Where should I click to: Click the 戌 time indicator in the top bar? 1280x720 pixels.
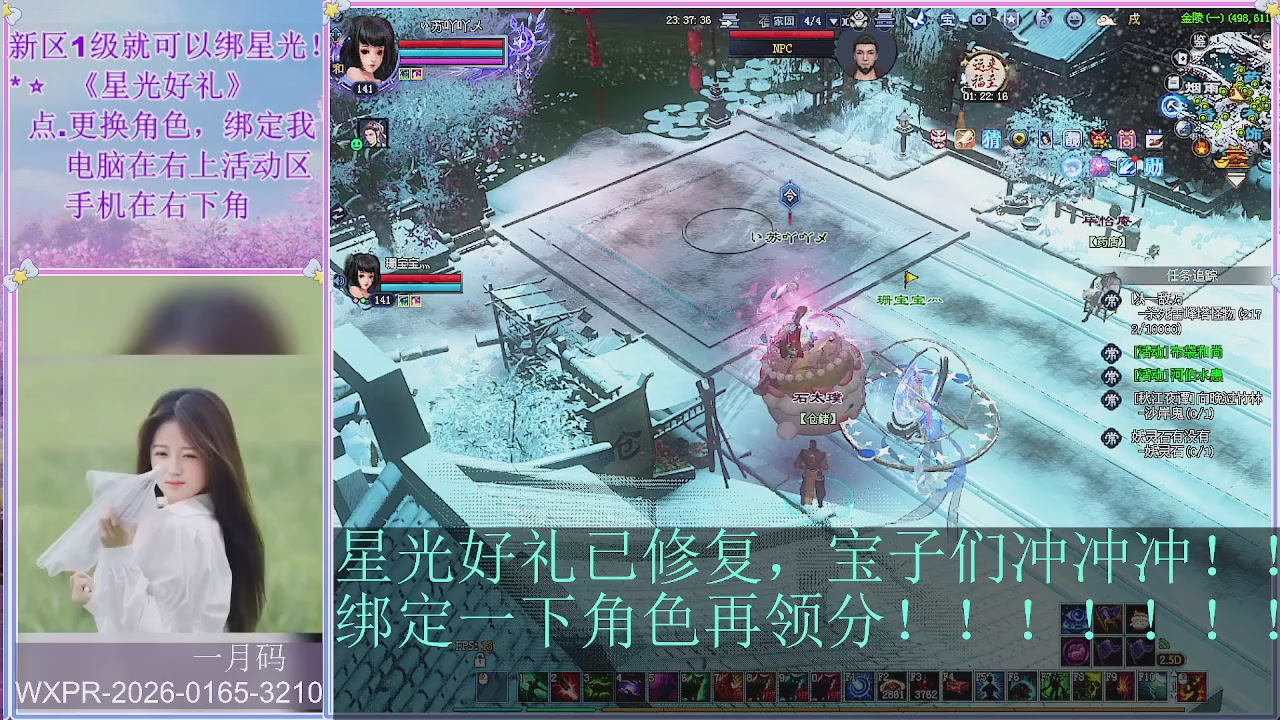(1133, 19)
